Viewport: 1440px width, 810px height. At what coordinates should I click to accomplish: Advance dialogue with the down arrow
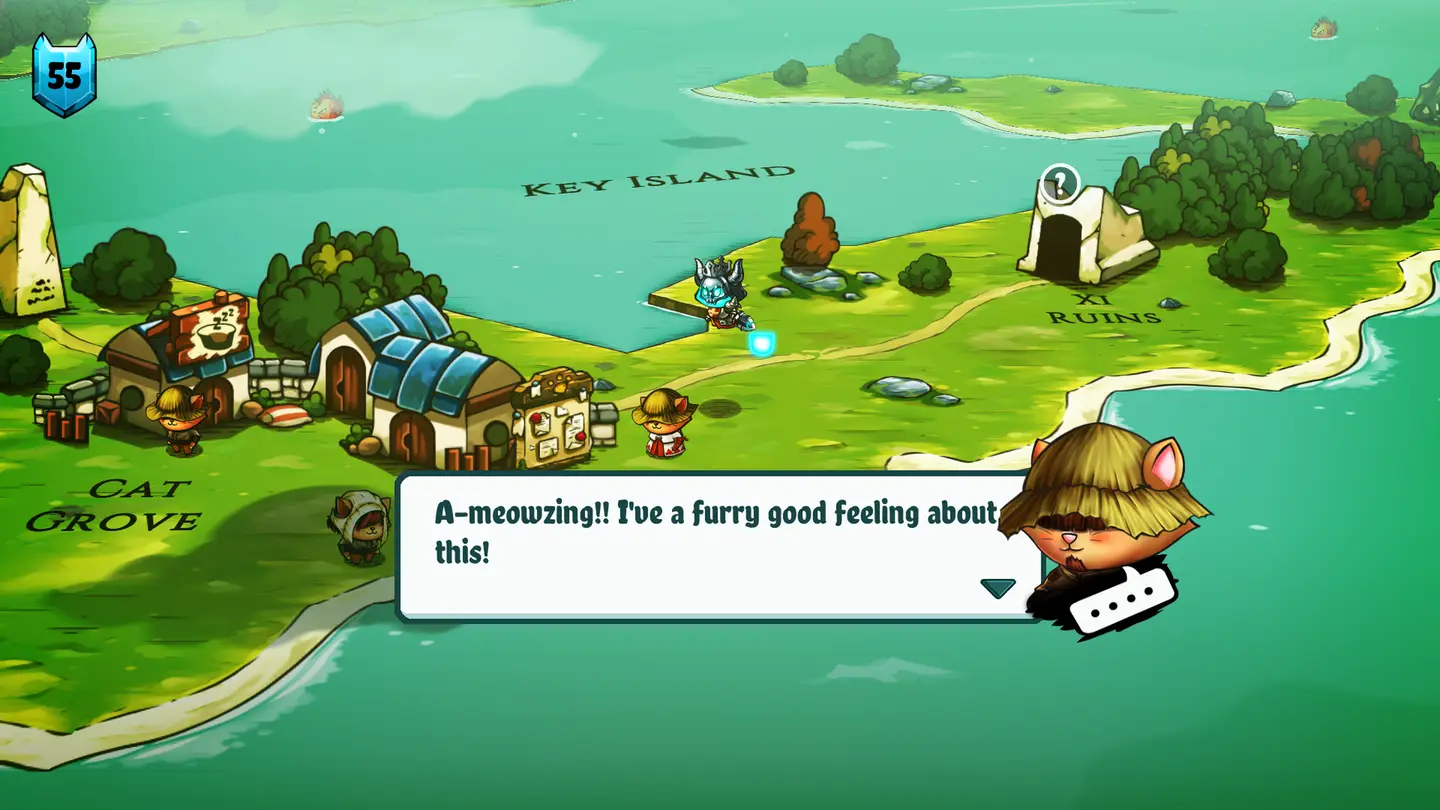coord(997,588)
